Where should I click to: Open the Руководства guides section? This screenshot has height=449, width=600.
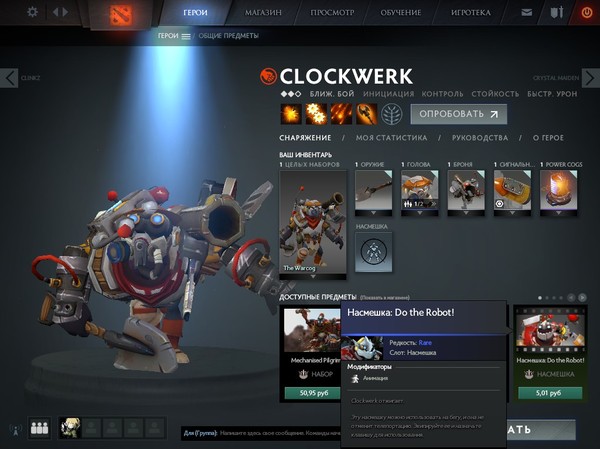481,138
